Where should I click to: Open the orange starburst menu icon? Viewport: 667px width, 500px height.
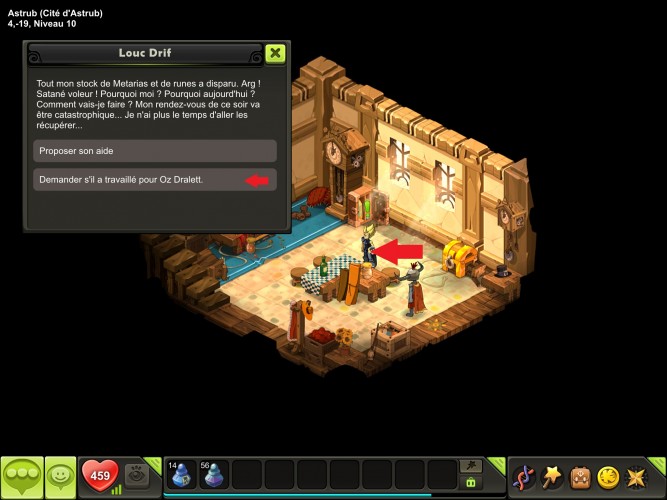[x=636, y=477]
